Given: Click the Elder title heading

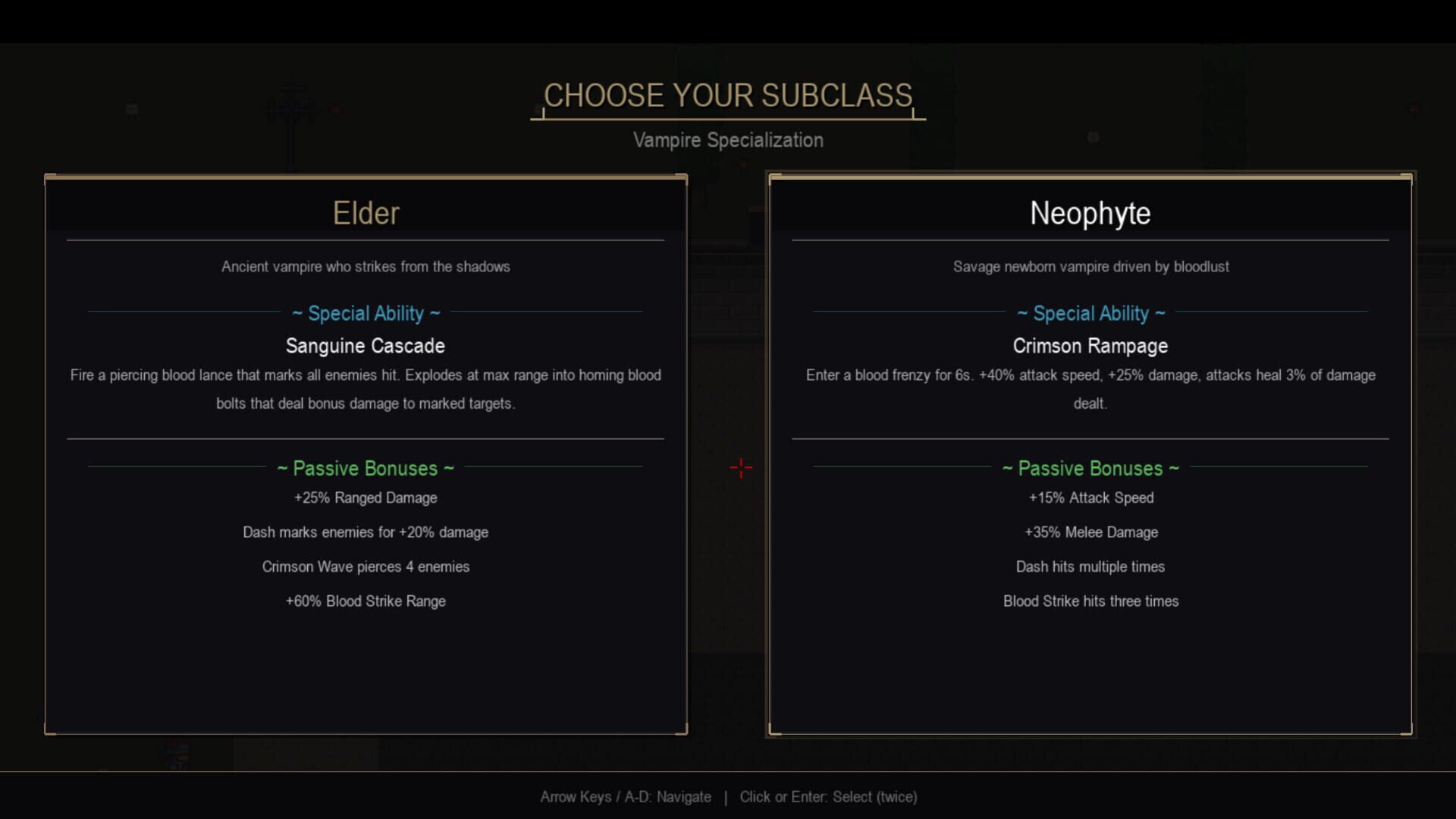Looking at the screenshot, I should click(366, 213).
